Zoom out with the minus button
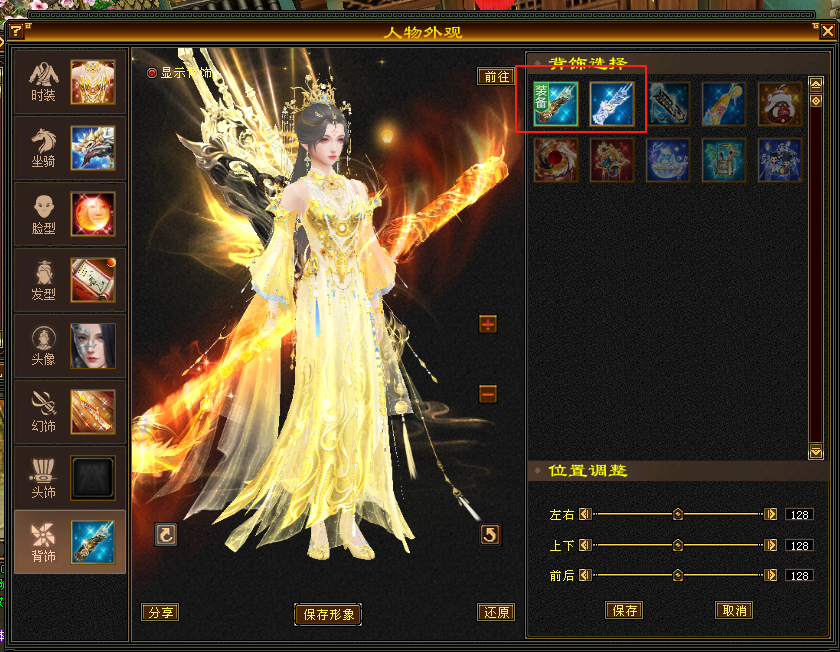 [488, 394]
